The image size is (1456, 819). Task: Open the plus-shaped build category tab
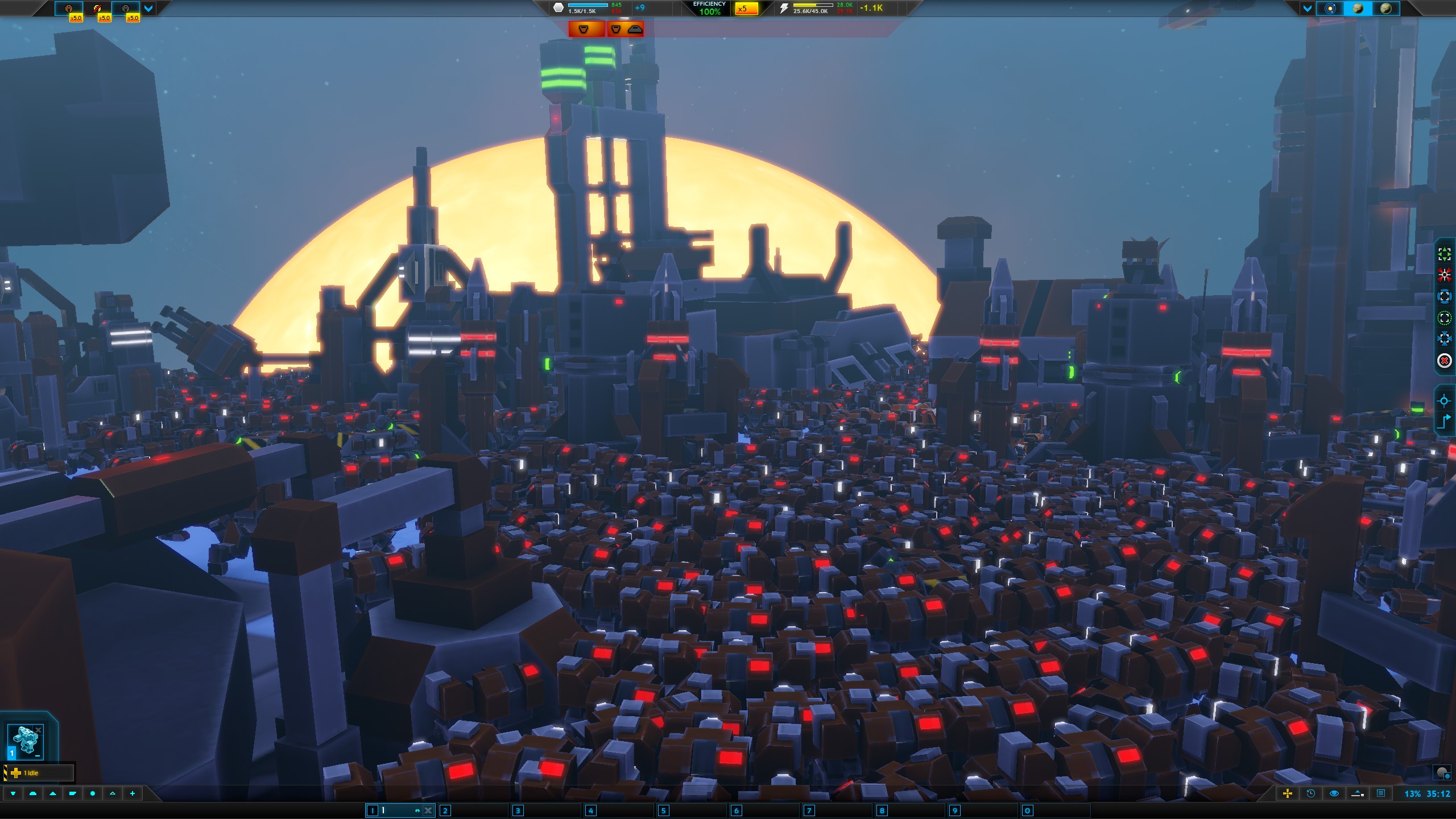click(x=133, y=793)
